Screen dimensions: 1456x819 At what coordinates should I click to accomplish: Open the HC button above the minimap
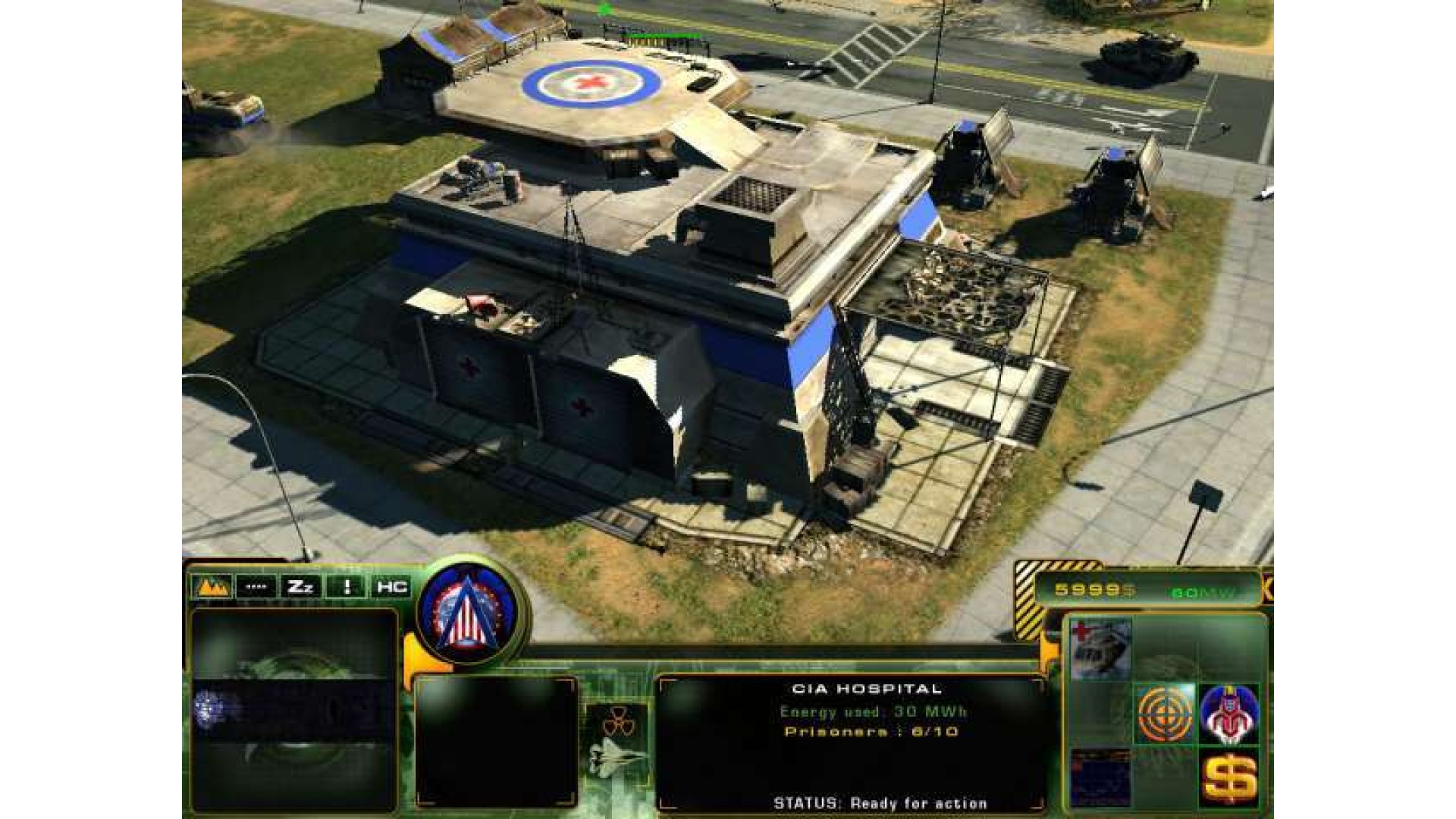[391, 586]
